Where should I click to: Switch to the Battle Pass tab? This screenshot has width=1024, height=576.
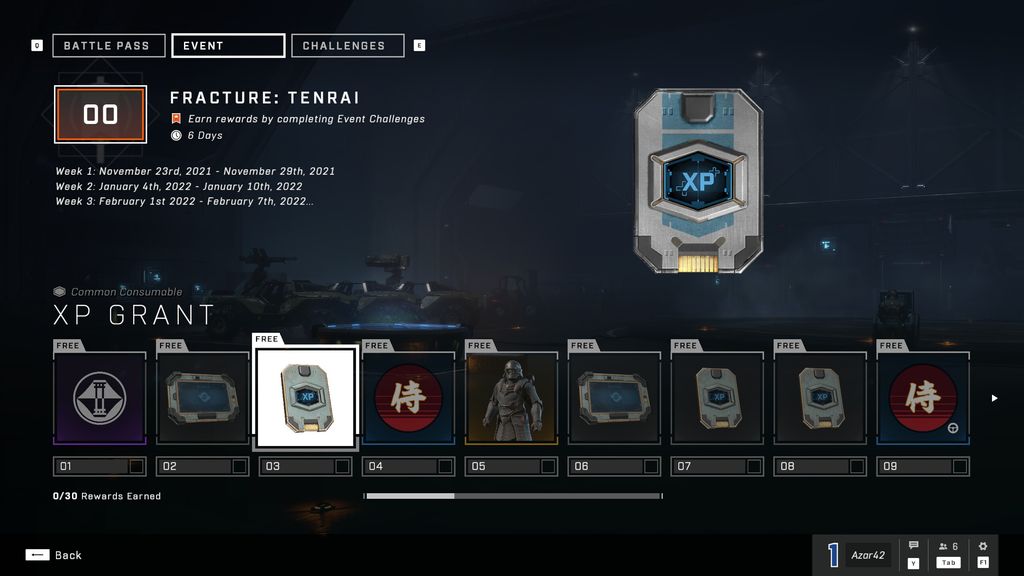click(x=108, y=46)
